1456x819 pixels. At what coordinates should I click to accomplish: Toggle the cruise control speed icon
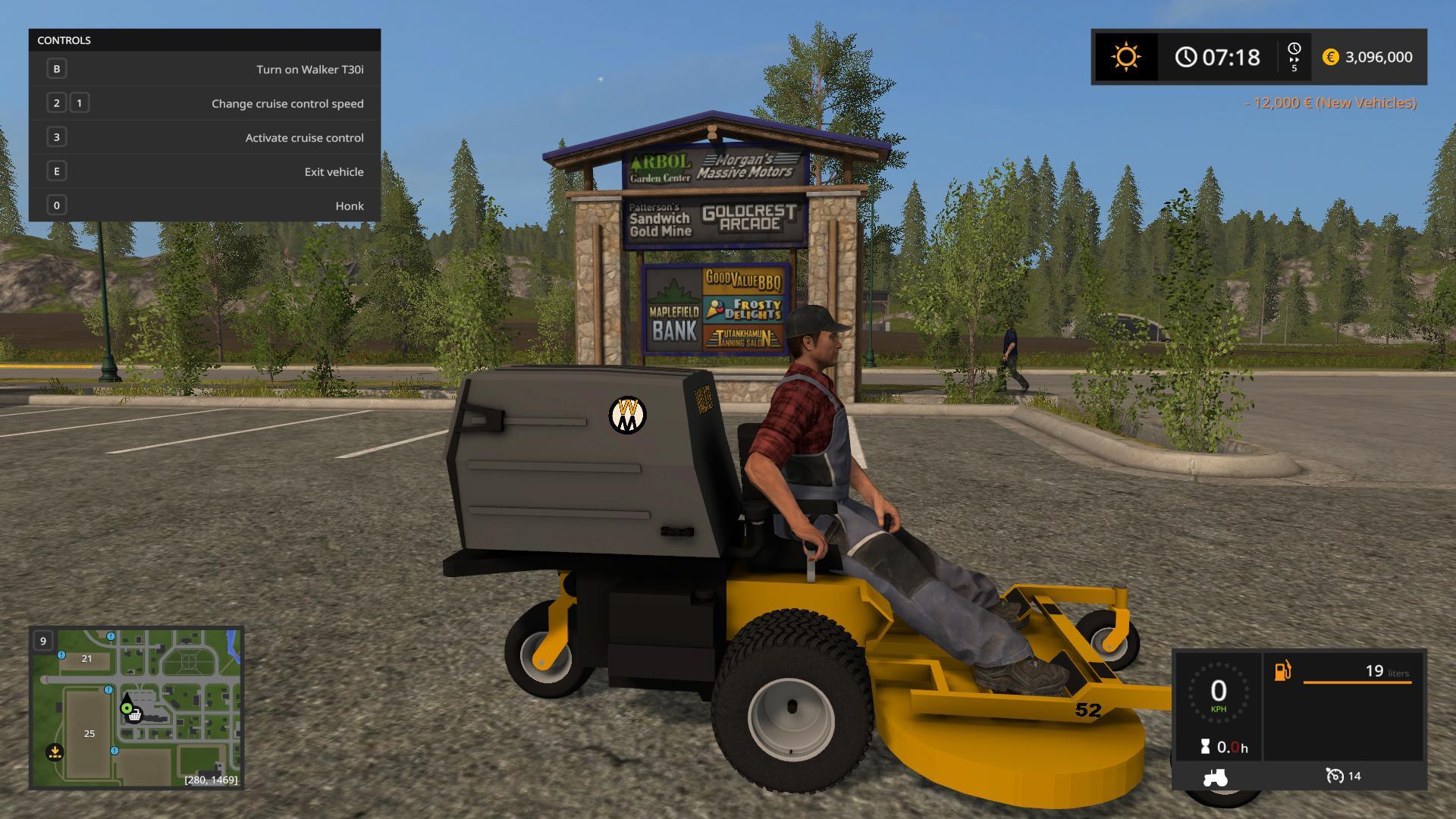click(1334, 776)
